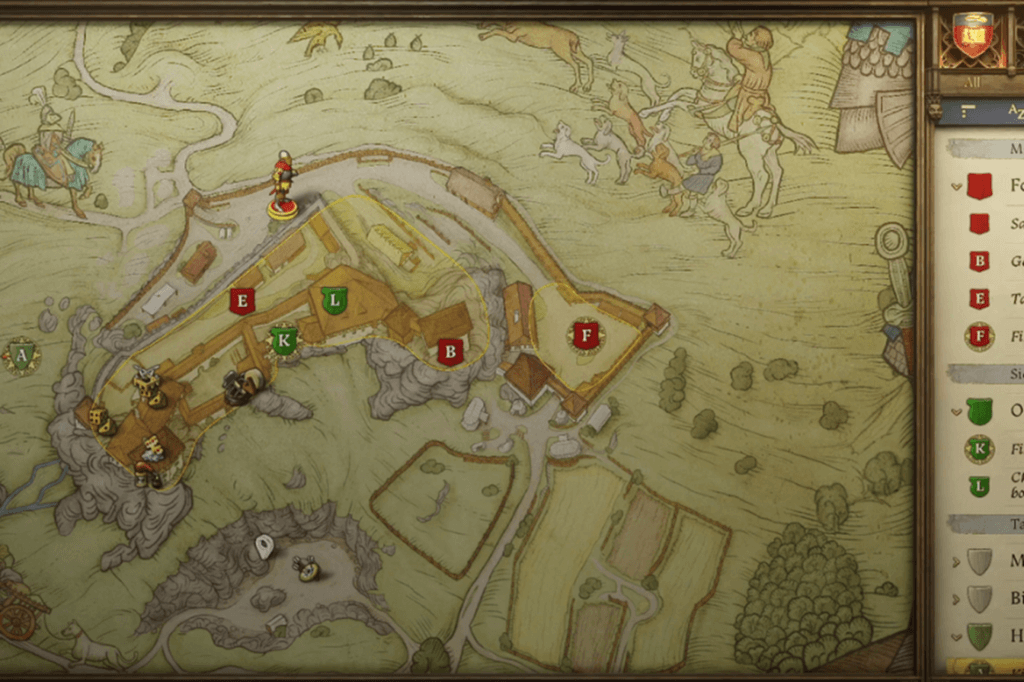Select the white pin marker on the map

264,547
